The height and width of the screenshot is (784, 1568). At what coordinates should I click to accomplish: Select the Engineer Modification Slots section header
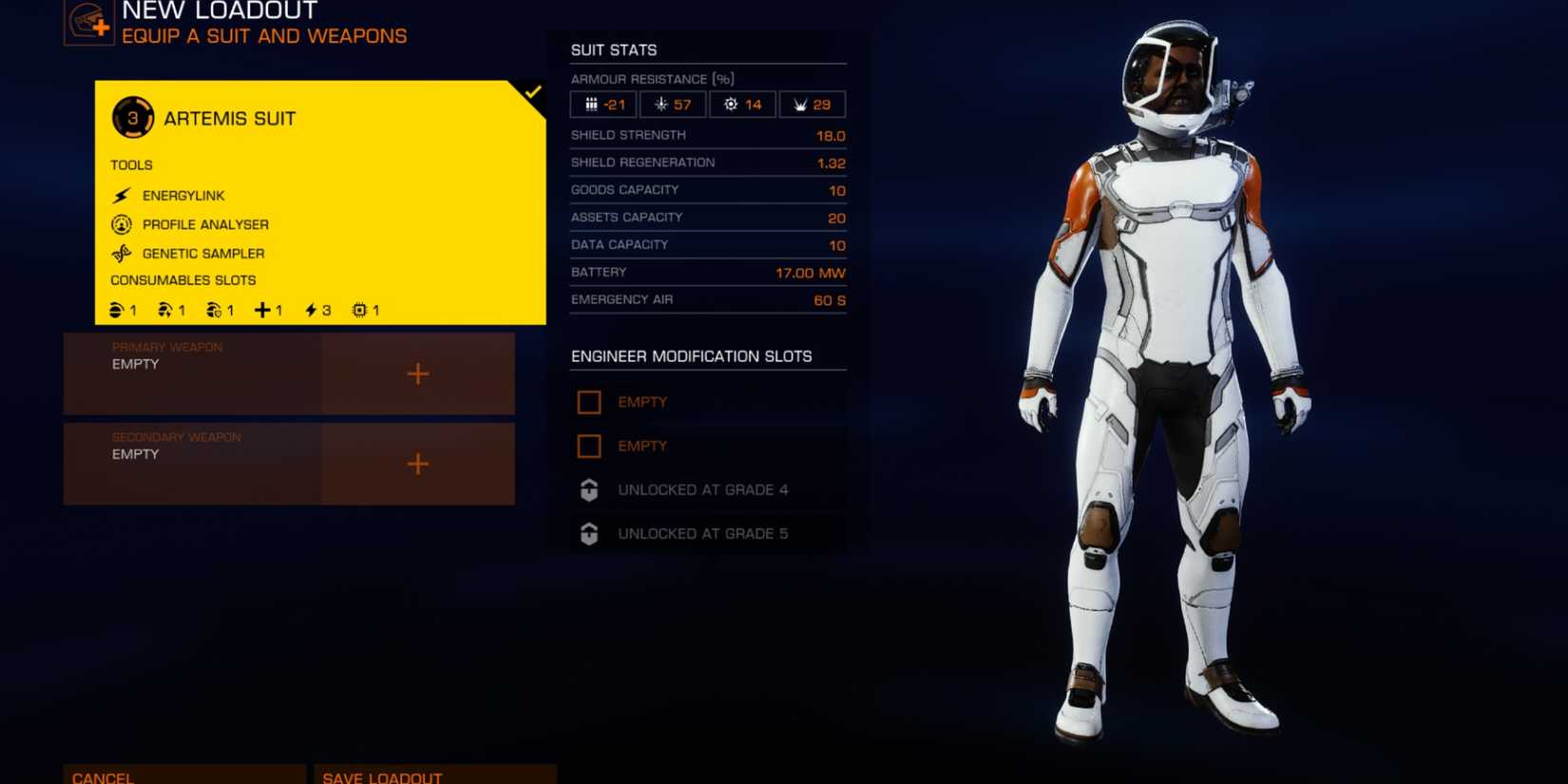click(x=691, y=355)
